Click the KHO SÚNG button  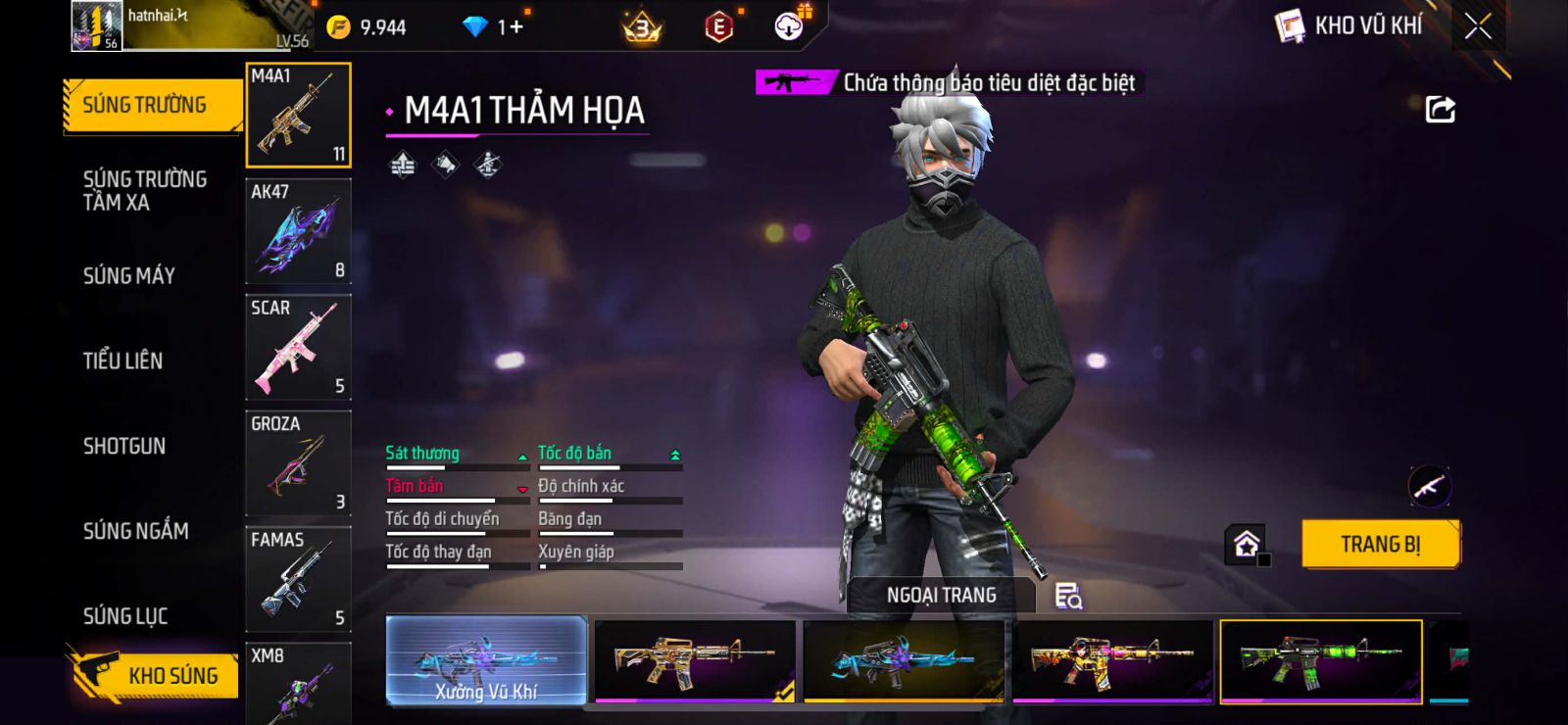click(x=157, y=675)
